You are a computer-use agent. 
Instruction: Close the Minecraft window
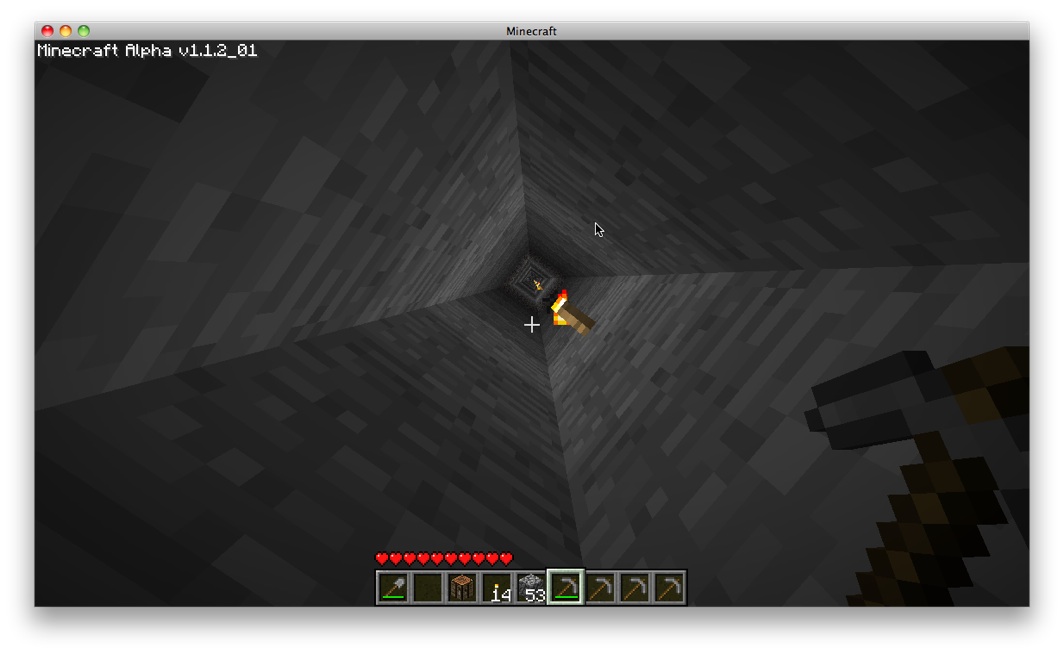point(47,31)
